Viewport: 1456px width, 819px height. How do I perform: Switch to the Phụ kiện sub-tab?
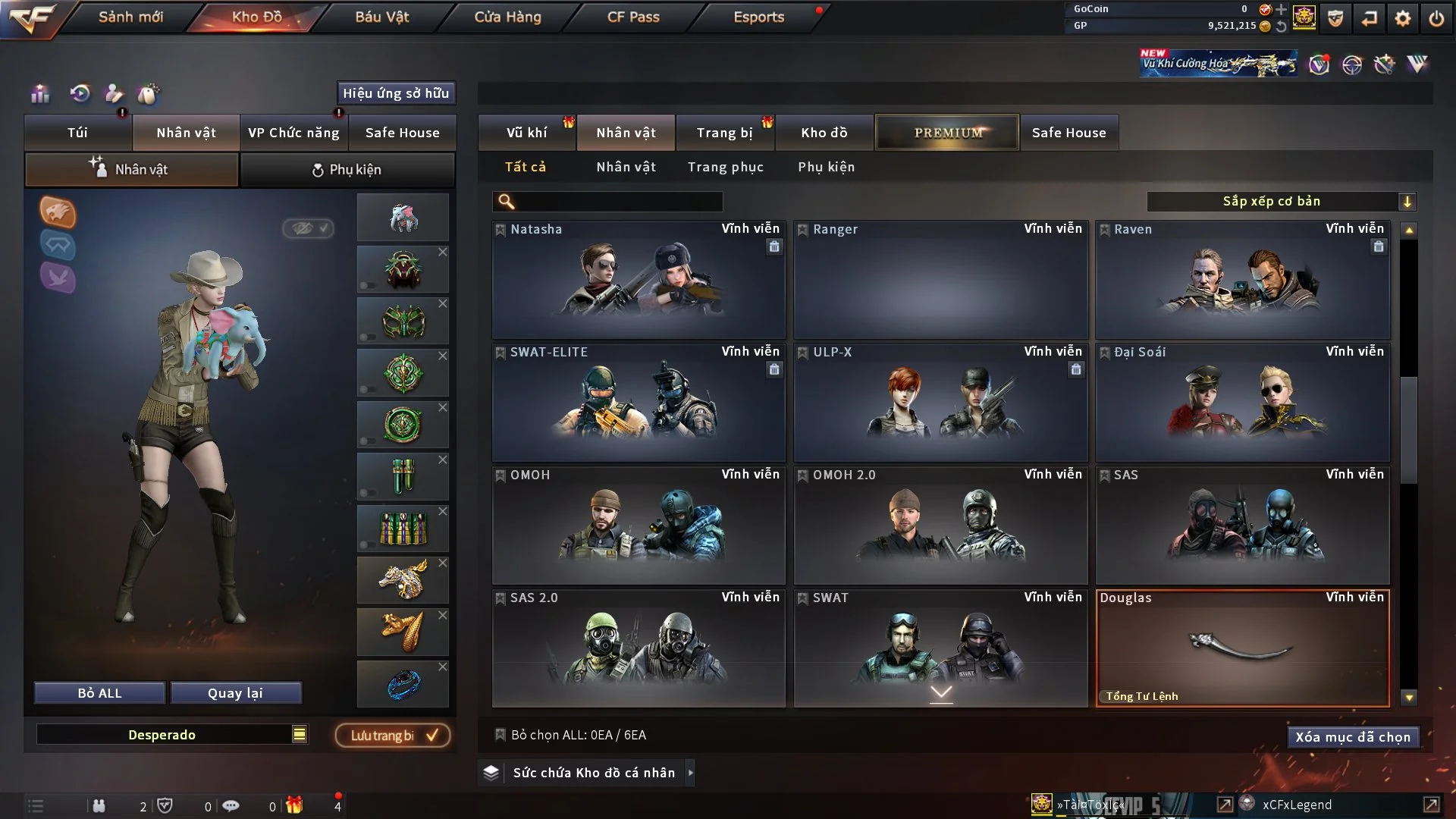click(347, 170)
